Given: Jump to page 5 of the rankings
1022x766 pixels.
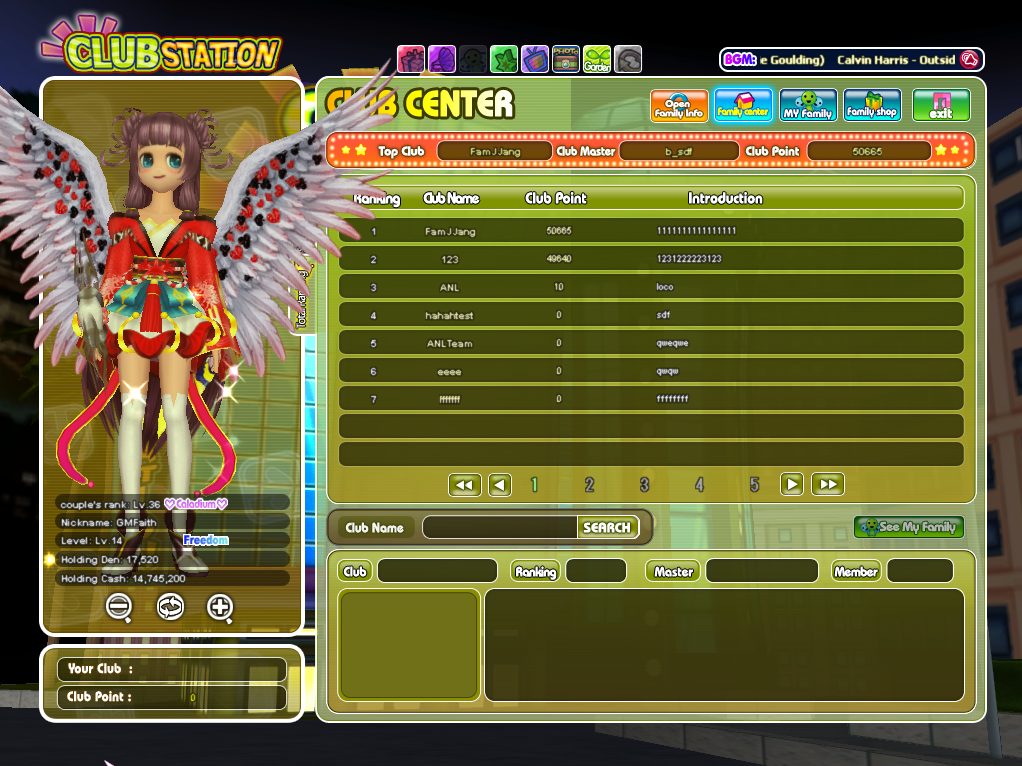Looking at the screenshot, I should pyautogui.click(x=754, y=485).
